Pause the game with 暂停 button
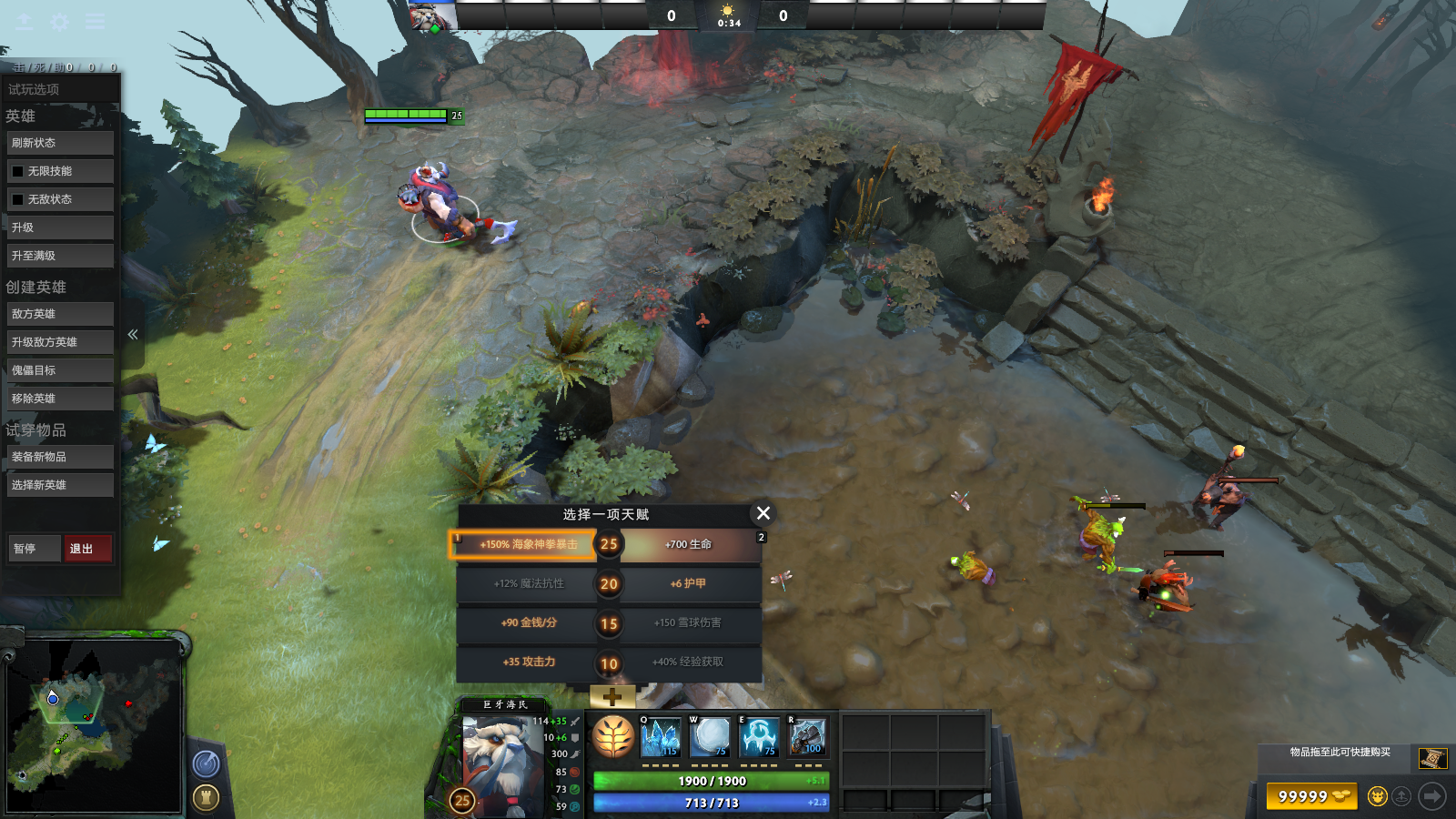This screenshot has height=819, width=1456. (34, 549)
